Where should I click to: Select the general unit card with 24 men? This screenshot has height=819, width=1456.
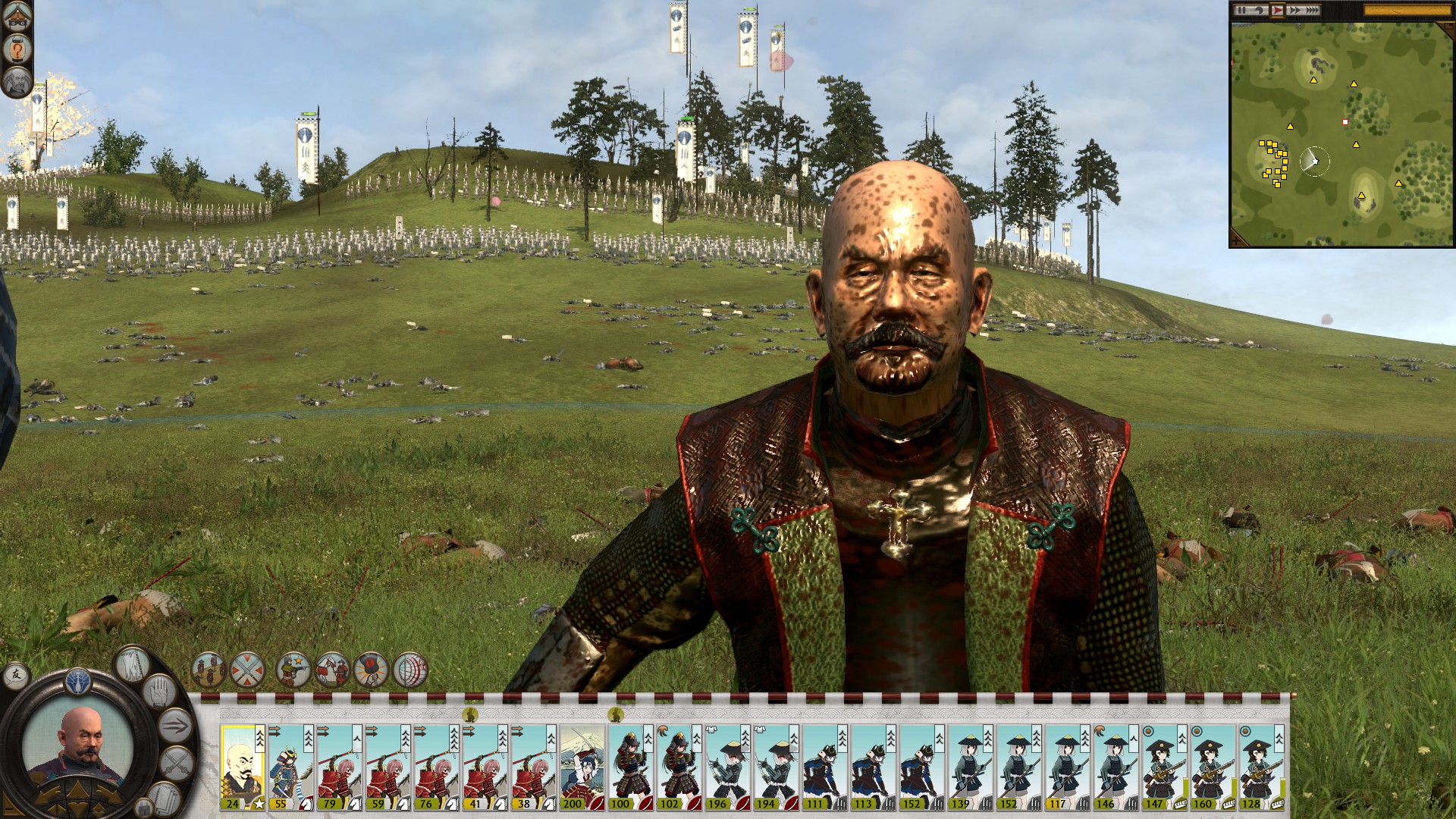242,766
